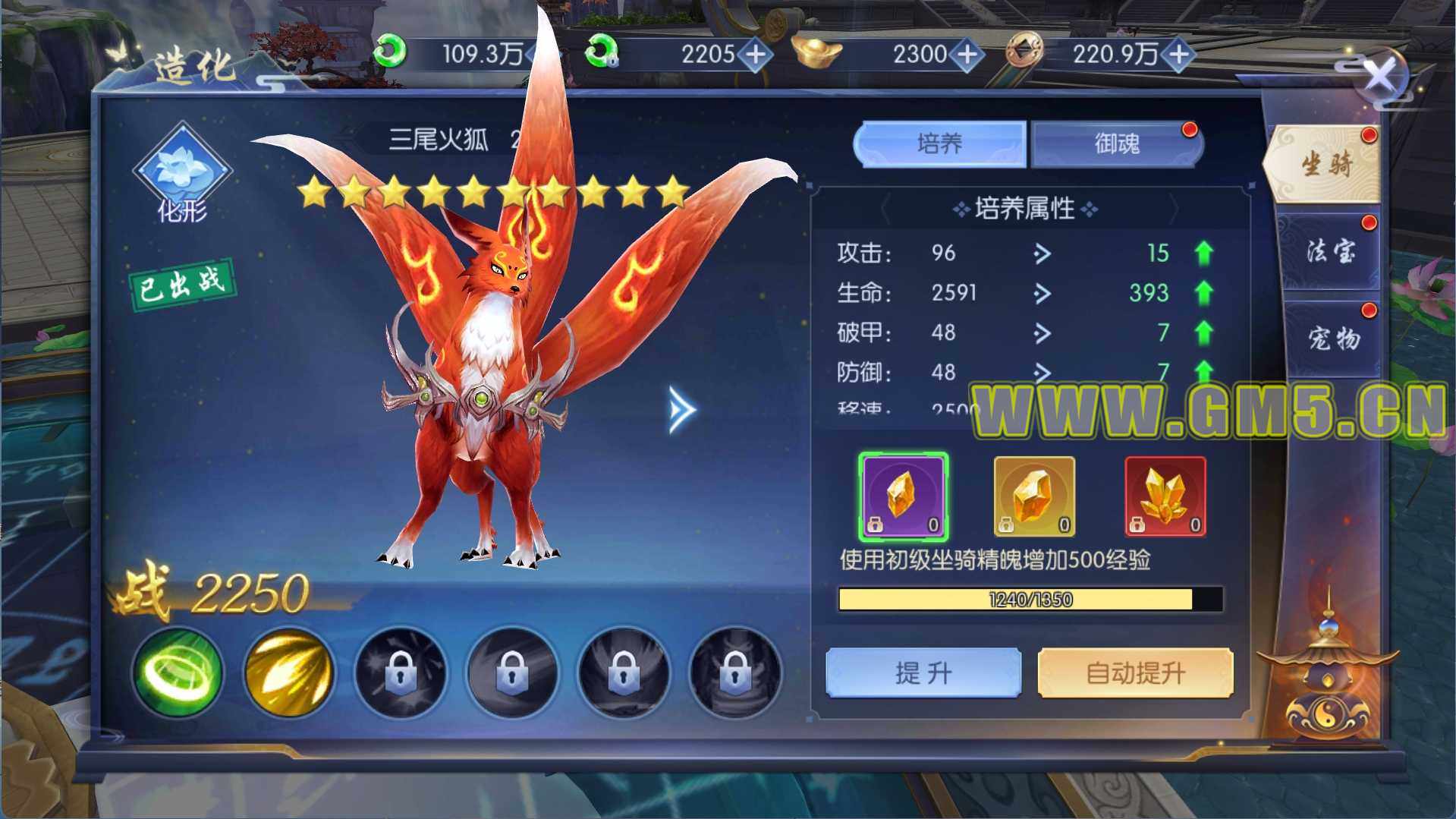Image resolution: width=1456 pixels, height=819 pixels.
Task: Add more bound jade currency
Action: (756, 55)
